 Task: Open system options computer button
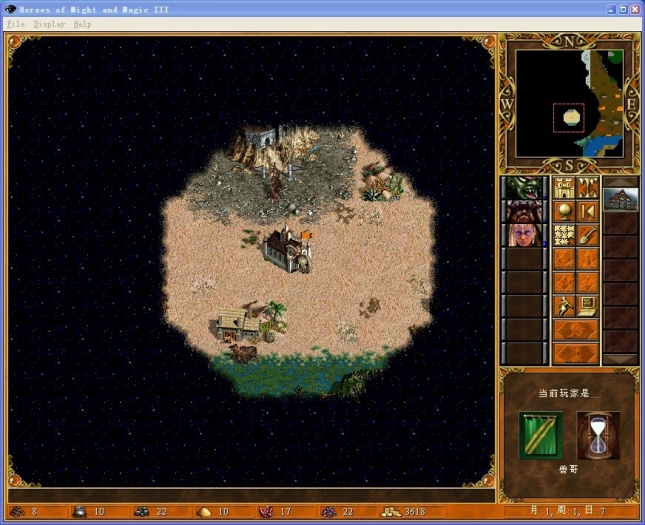pyautogui.click(x=588, y=305)
